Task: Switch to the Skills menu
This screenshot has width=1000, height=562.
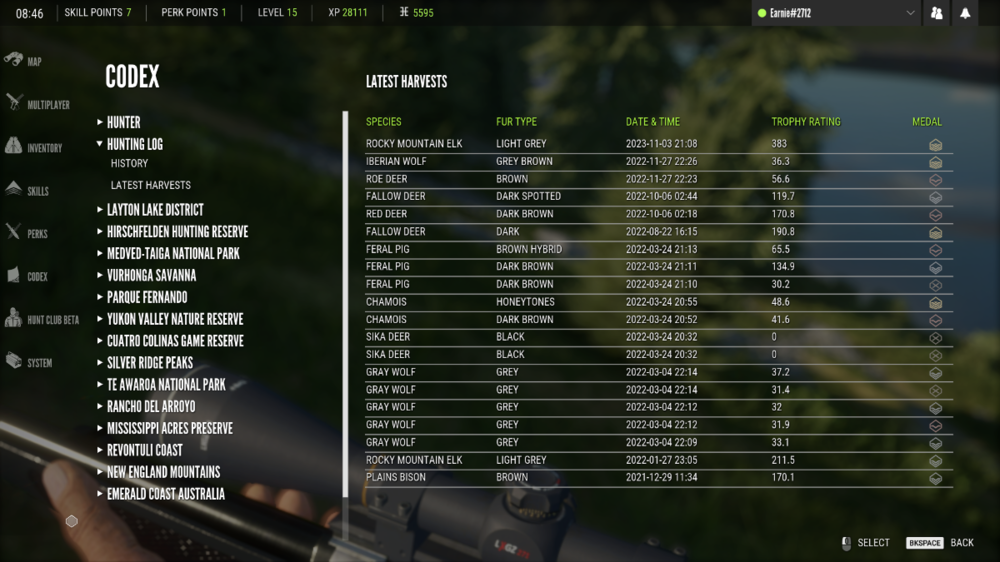Action: pyautogui.click(x=28, y=190)
